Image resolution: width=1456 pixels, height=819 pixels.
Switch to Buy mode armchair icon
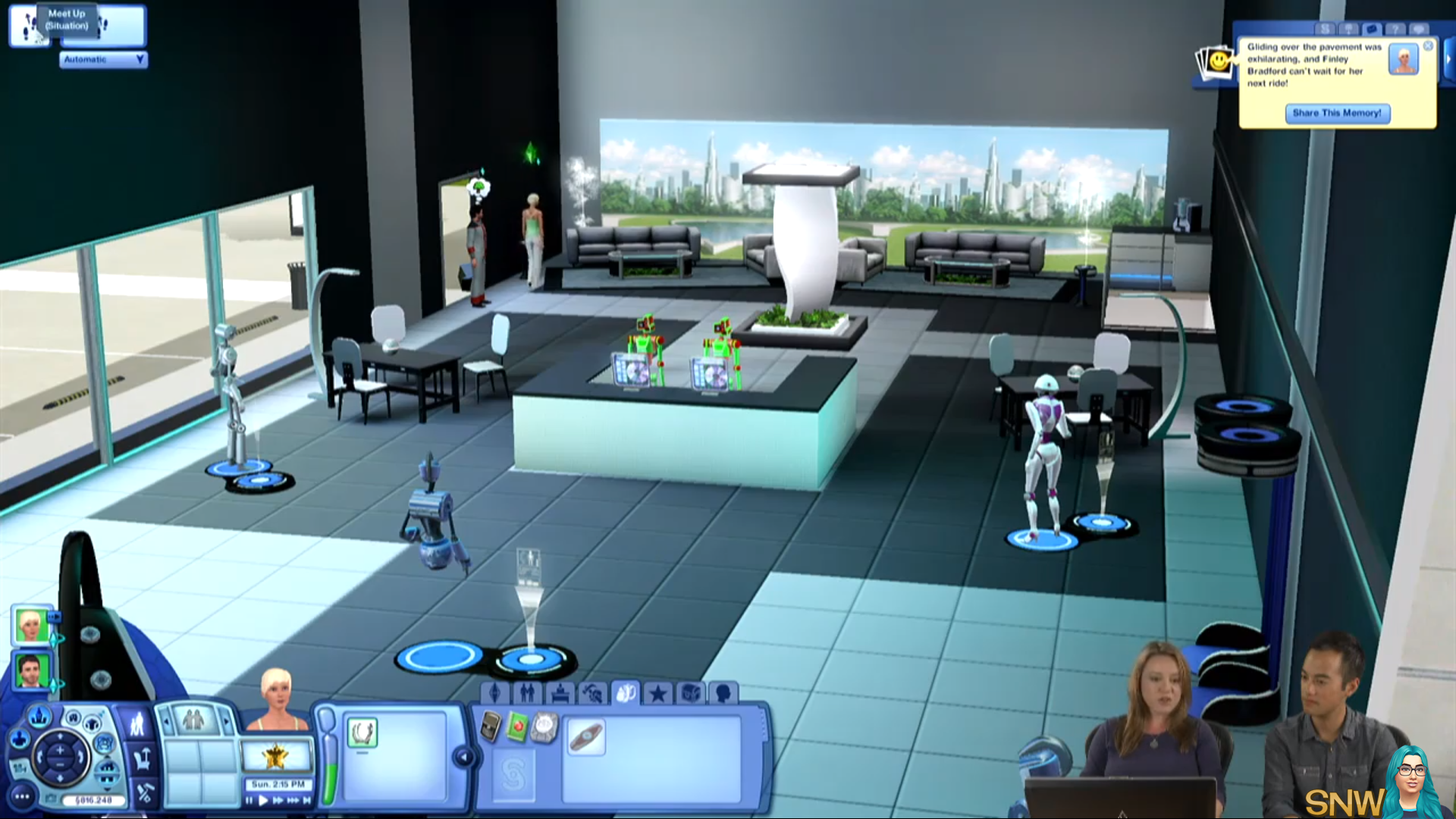pos(143,758)
